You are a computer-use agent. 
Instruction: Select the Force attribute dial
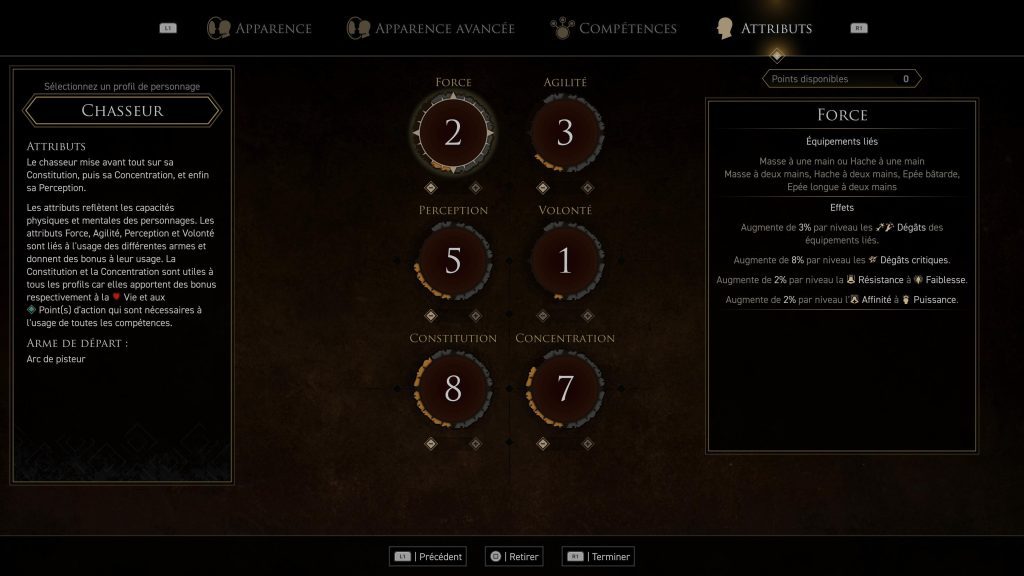(453, 133)
